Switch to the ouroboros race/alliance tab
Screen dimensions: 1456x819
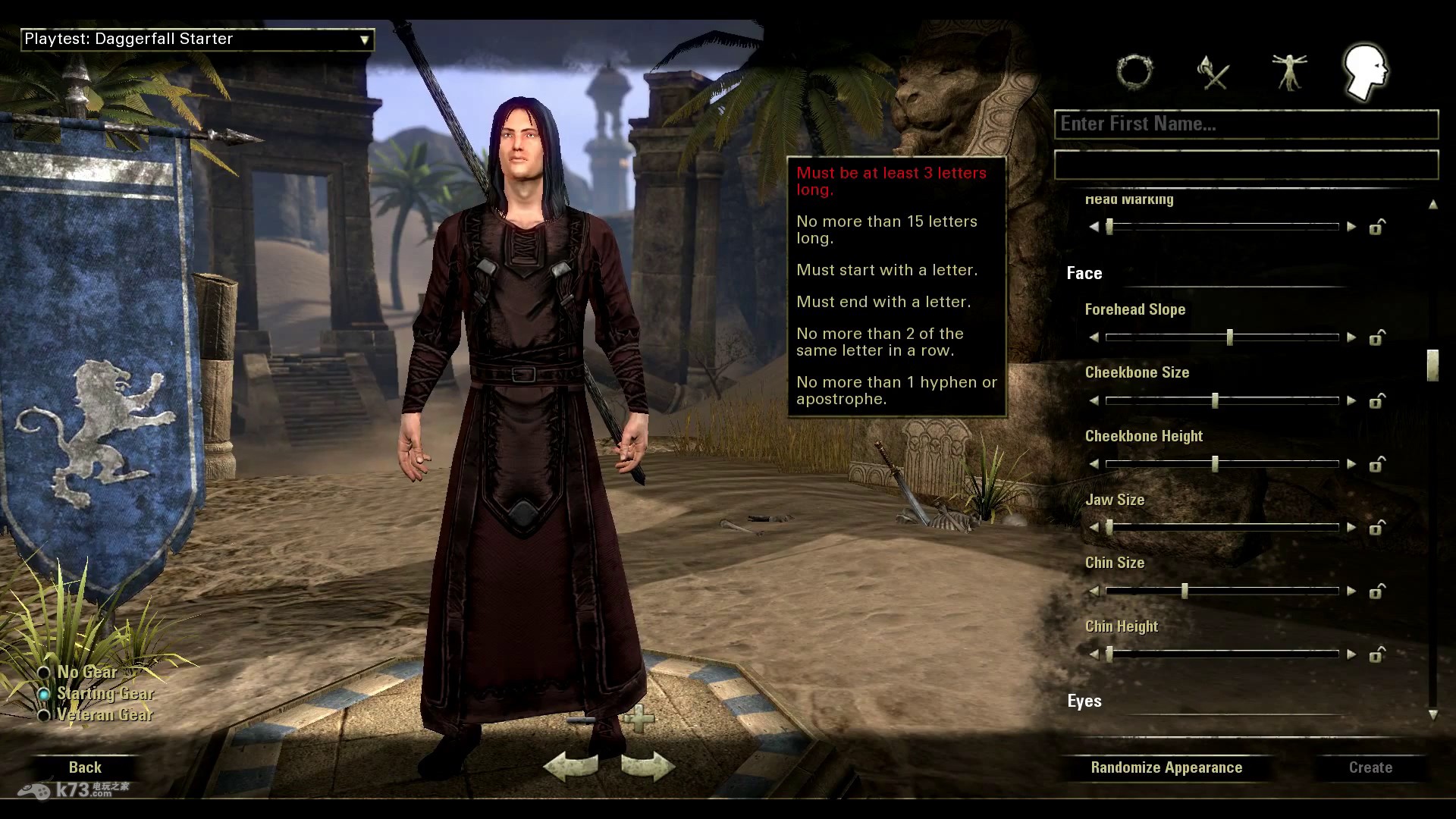pos(1135,73)
